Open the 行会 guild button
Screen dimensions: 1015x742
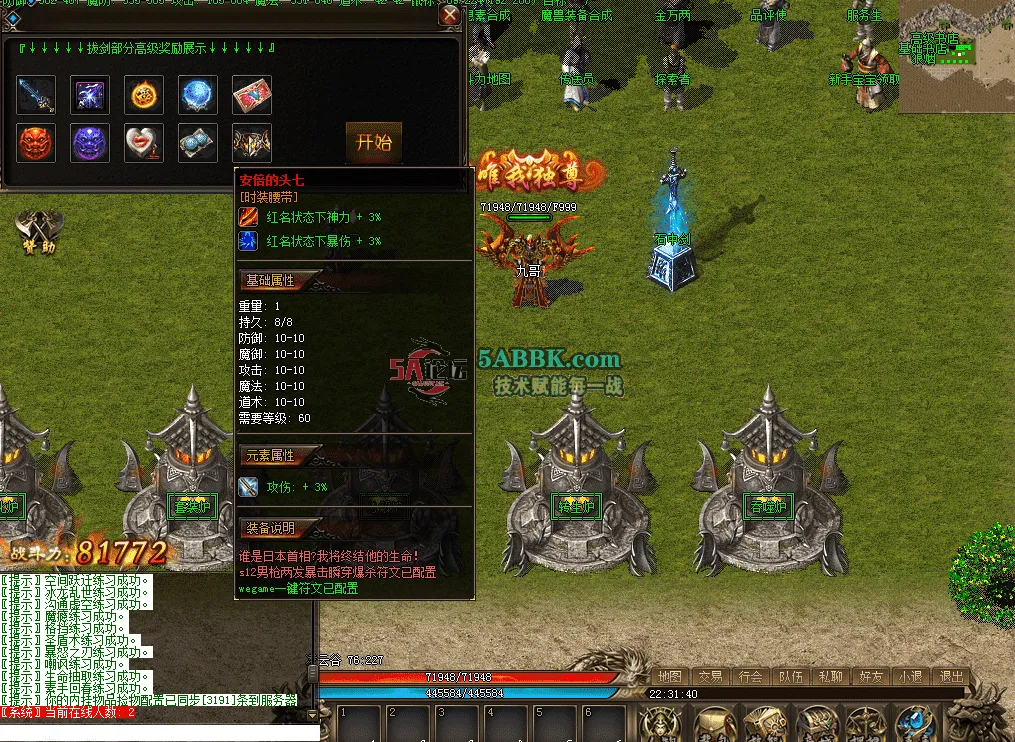(x=750, y=676)
